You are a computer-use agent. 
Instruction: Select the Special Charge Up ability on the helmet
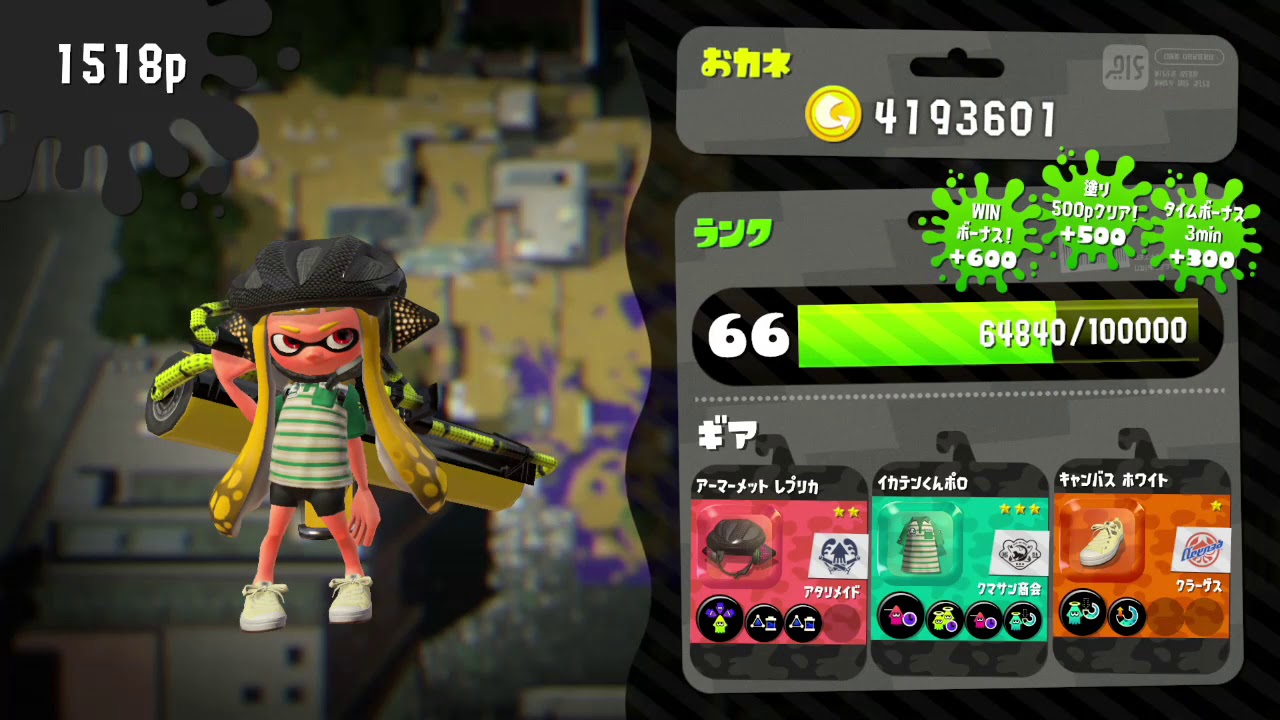tap(720, 617)
